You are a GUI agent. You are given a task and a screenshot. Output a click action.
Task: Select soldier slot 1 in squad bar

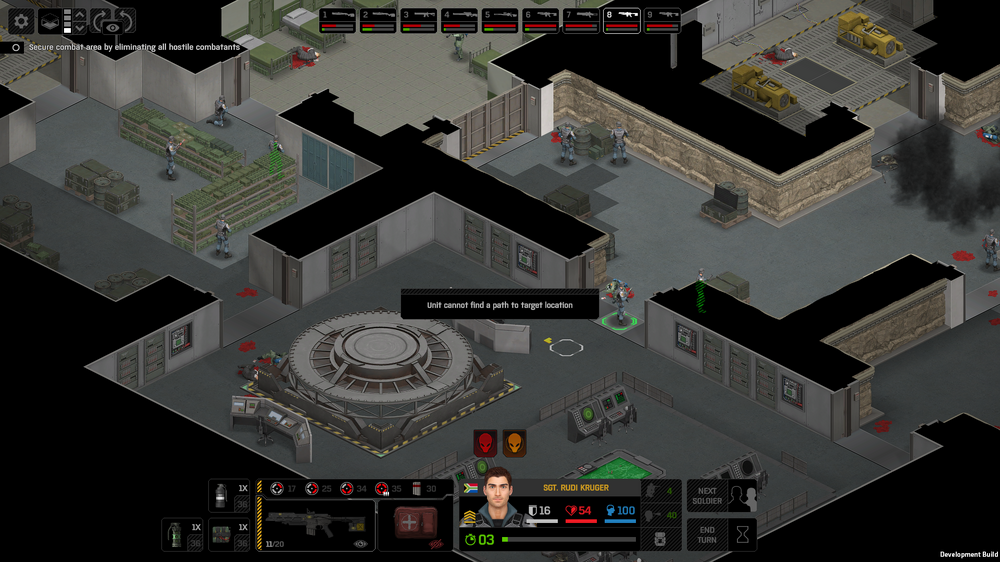pos(338,20)
